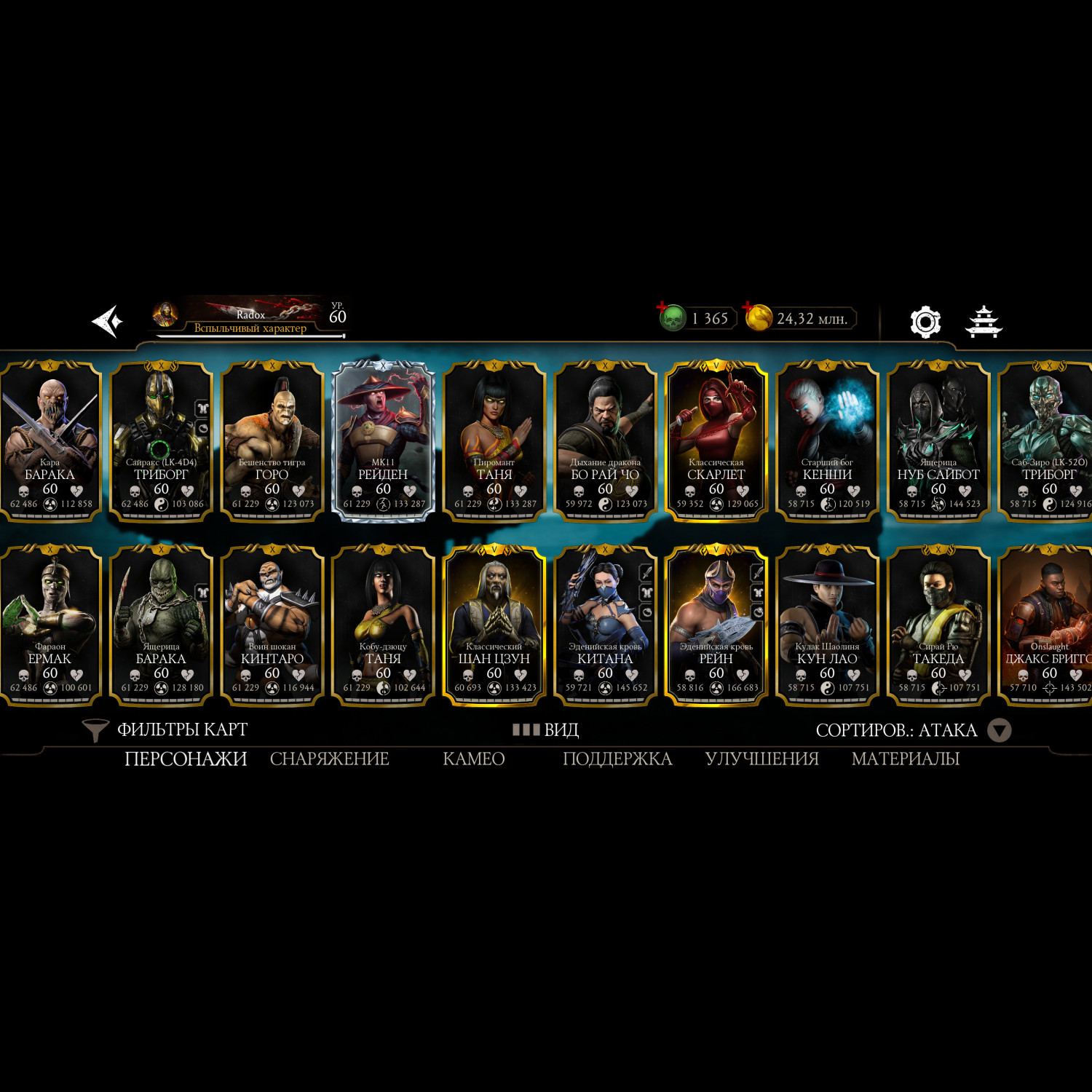This screenshot has height=1092, width=1092.
Task: Select the Эденийская кровь Китана card
Action: pyautogui.click(x=605, y=626)
